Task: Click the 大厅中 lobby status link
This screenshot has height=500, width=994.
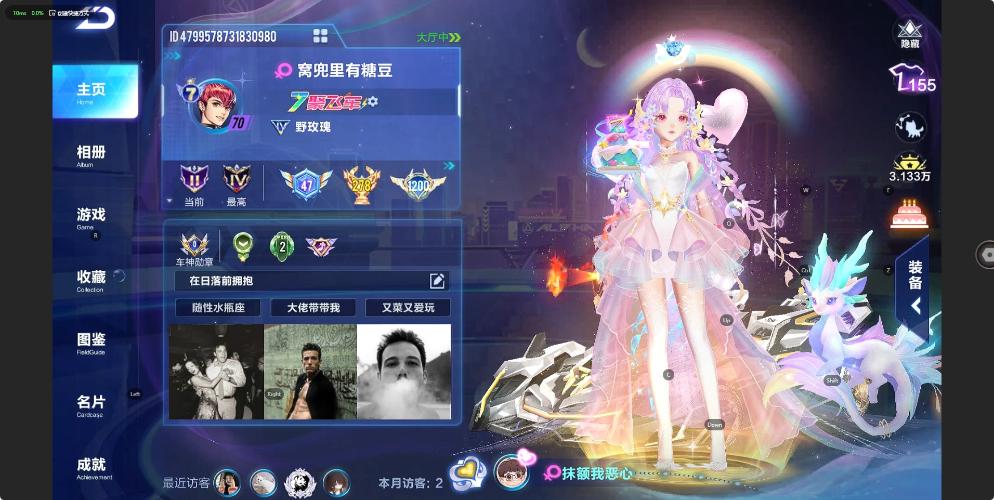Action: [x=438, y=37]
